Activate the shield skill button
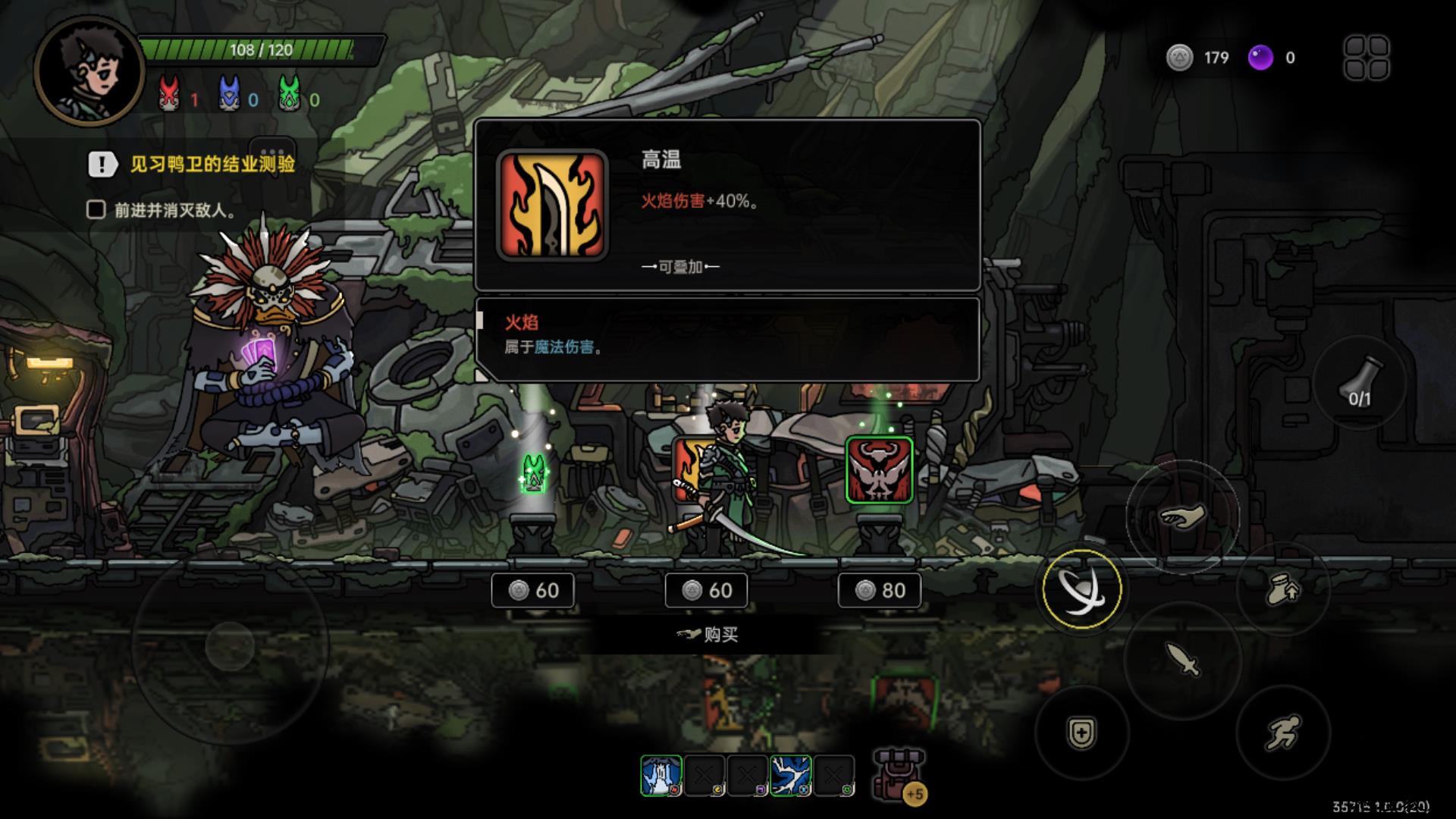Screen dimensions: 1456x819 (x=1081, y=733)
